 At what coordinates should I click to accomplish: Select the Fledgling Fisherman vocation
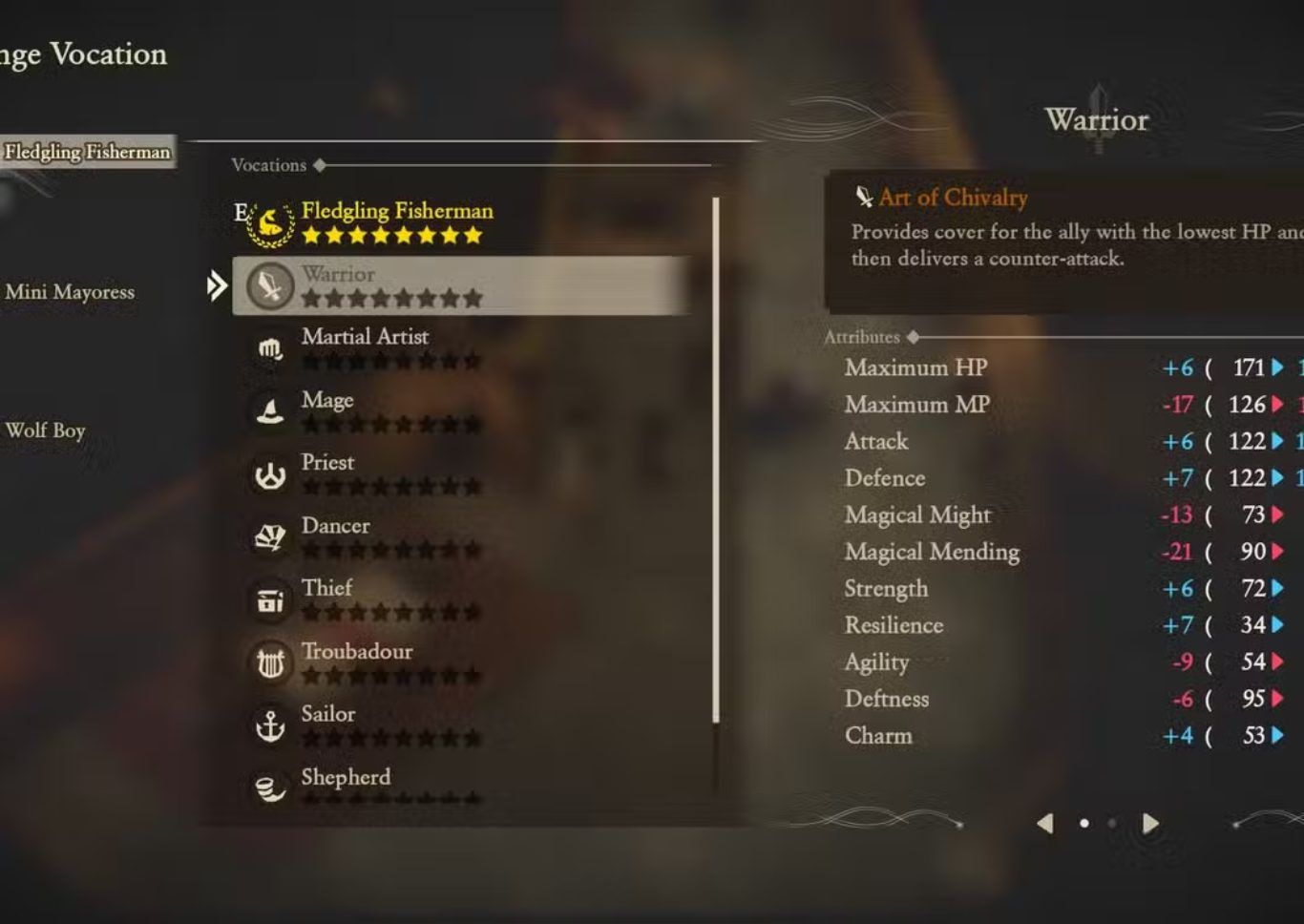[396, 220]
